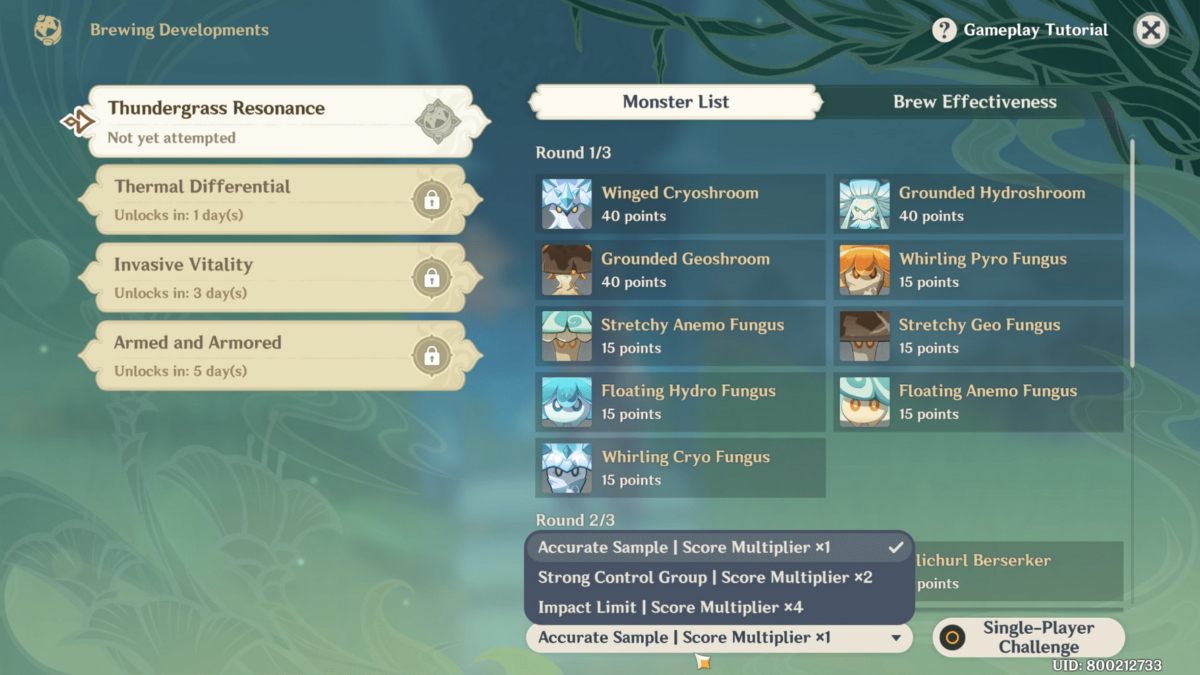Image resolution: width=1200 pixels, height=675 pixels.
Task: Switch to the Monster List tab
Action: (x=676, y=102)
